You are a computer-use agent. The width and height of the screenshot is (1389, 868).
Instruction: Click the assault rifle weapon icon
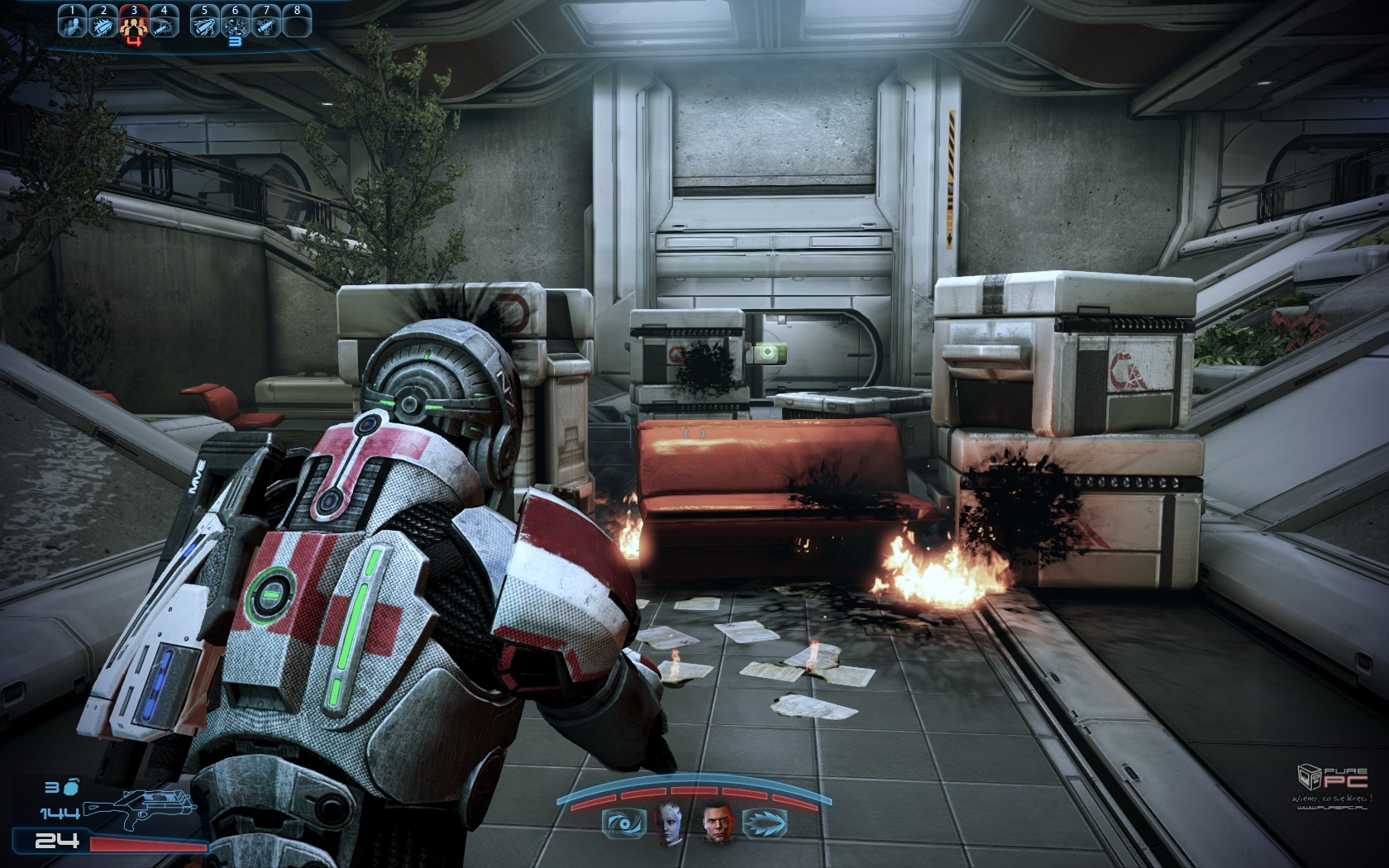point(136,808)
